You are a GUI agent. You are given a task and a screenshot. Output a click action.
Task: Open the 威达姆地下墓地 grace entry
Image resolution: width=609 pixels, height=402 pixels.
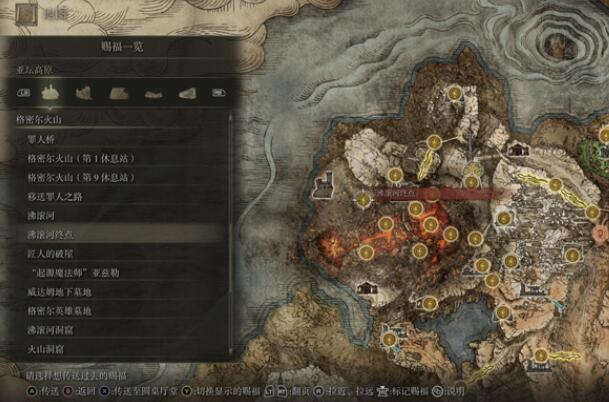pos(62,291)
